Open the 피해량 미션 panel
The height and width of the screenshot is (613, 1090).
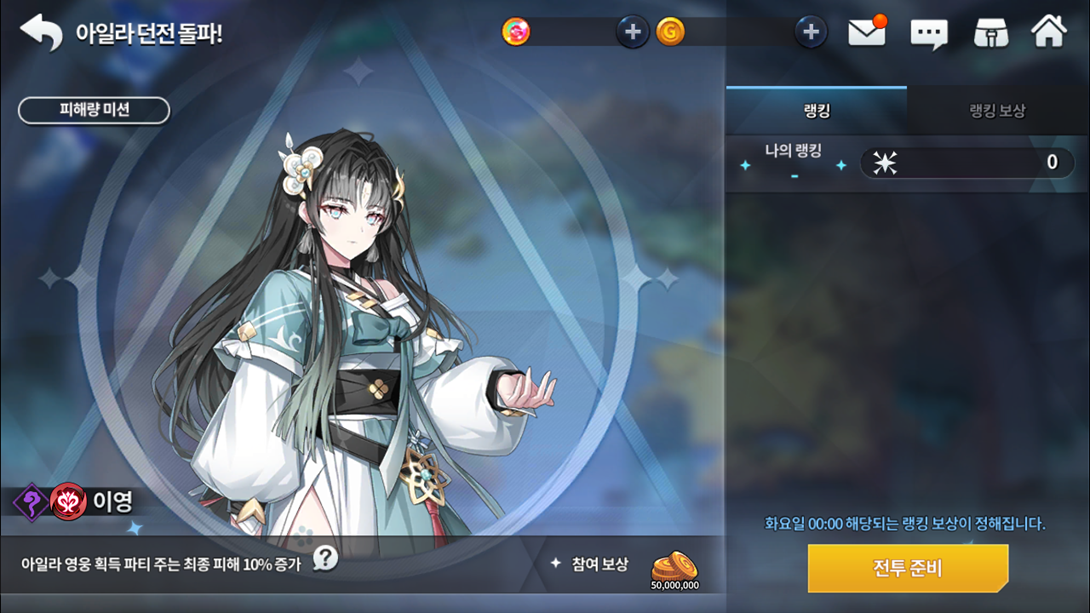(94, 110)
